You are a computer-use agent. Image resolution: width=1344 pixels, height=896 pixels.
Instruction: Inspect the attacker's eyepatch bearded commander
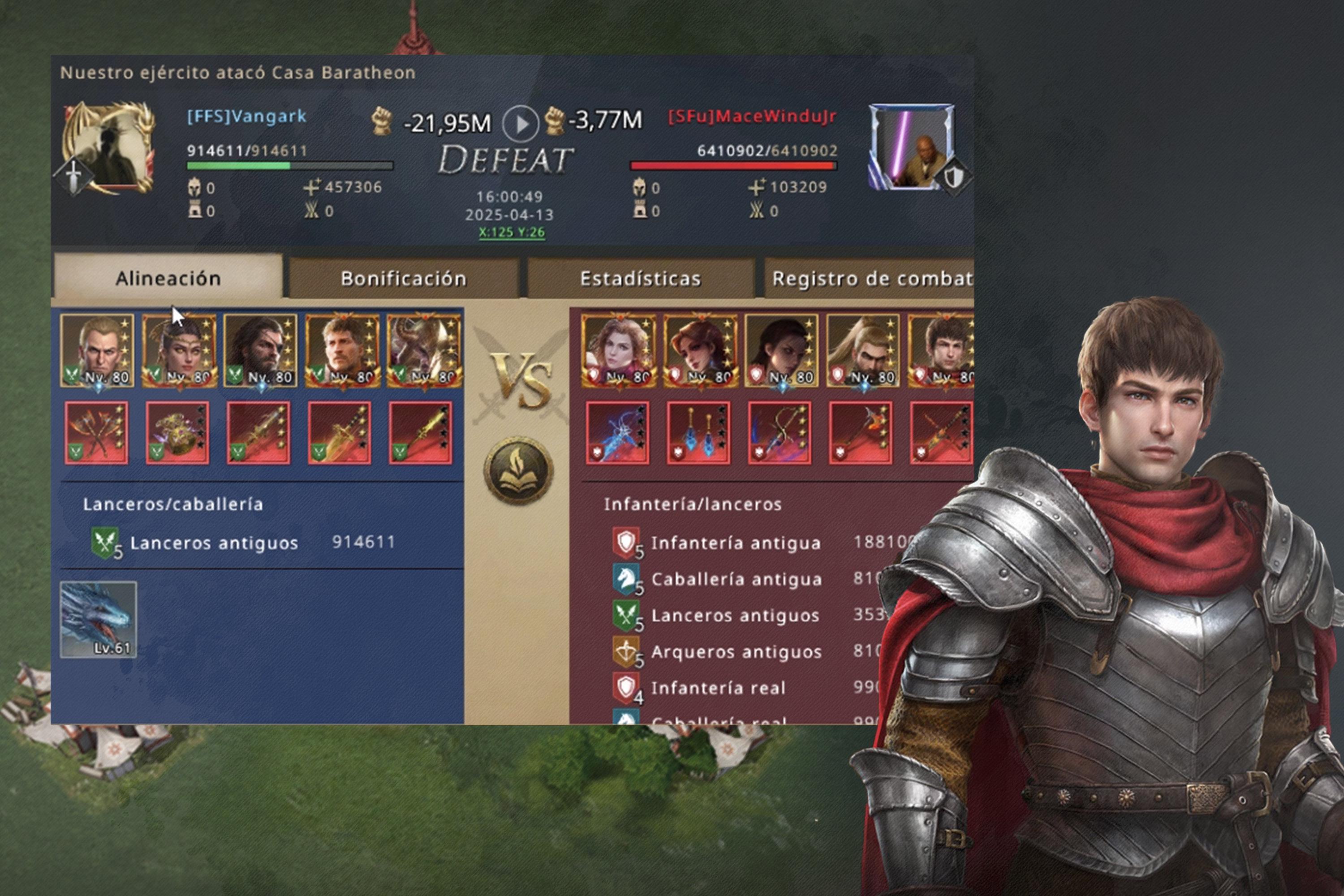pyautogui.click(x=260, y=350)
